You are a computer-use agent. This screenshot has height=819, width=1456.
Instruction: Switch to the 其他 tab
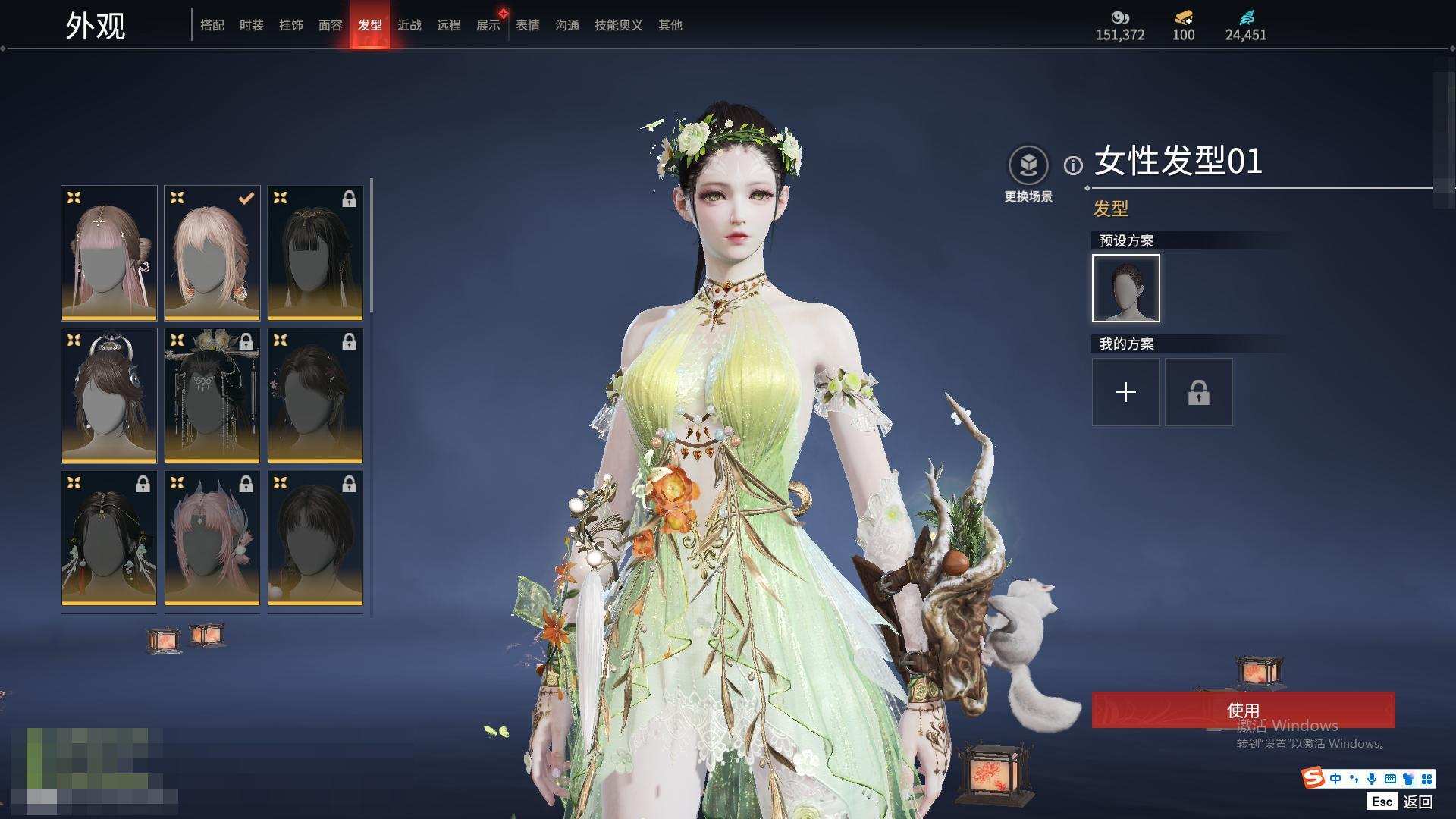(x=670, y=25)
